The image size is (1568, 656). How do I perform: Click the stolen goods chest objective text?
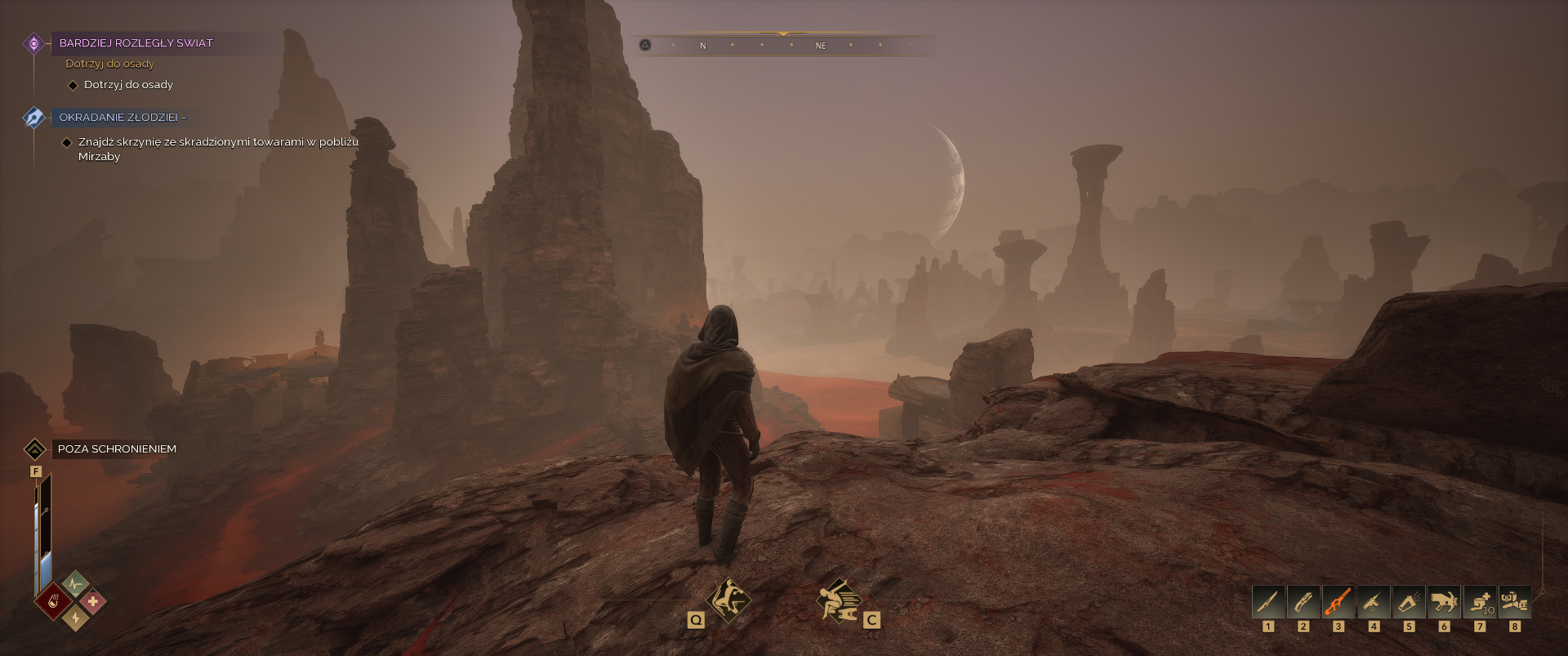tap(218, 149)
